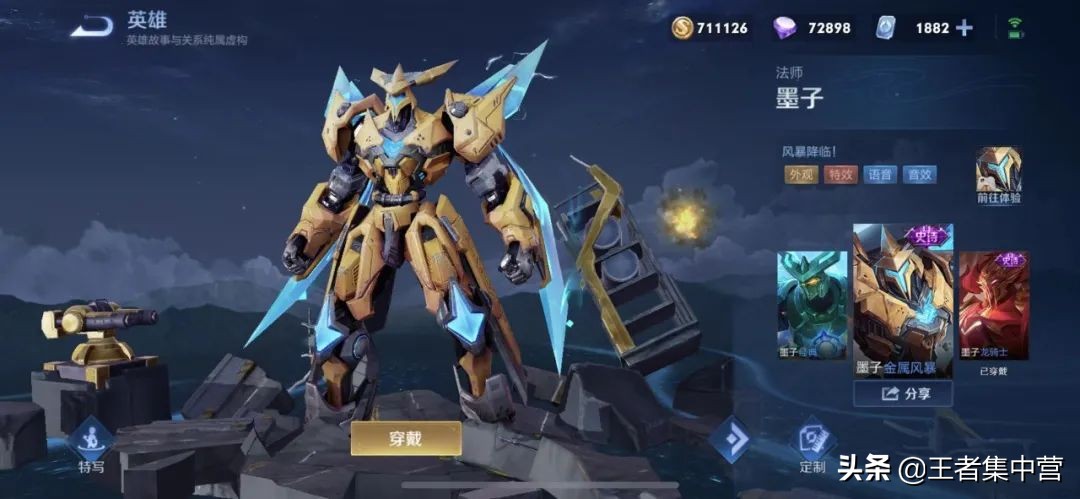Image resolution: width=1080 pixels, height=499 pixels.
Task: Choose the red 墨子 龙骑士 skin card
Action: pyautogui.click(x=993, y=305)
